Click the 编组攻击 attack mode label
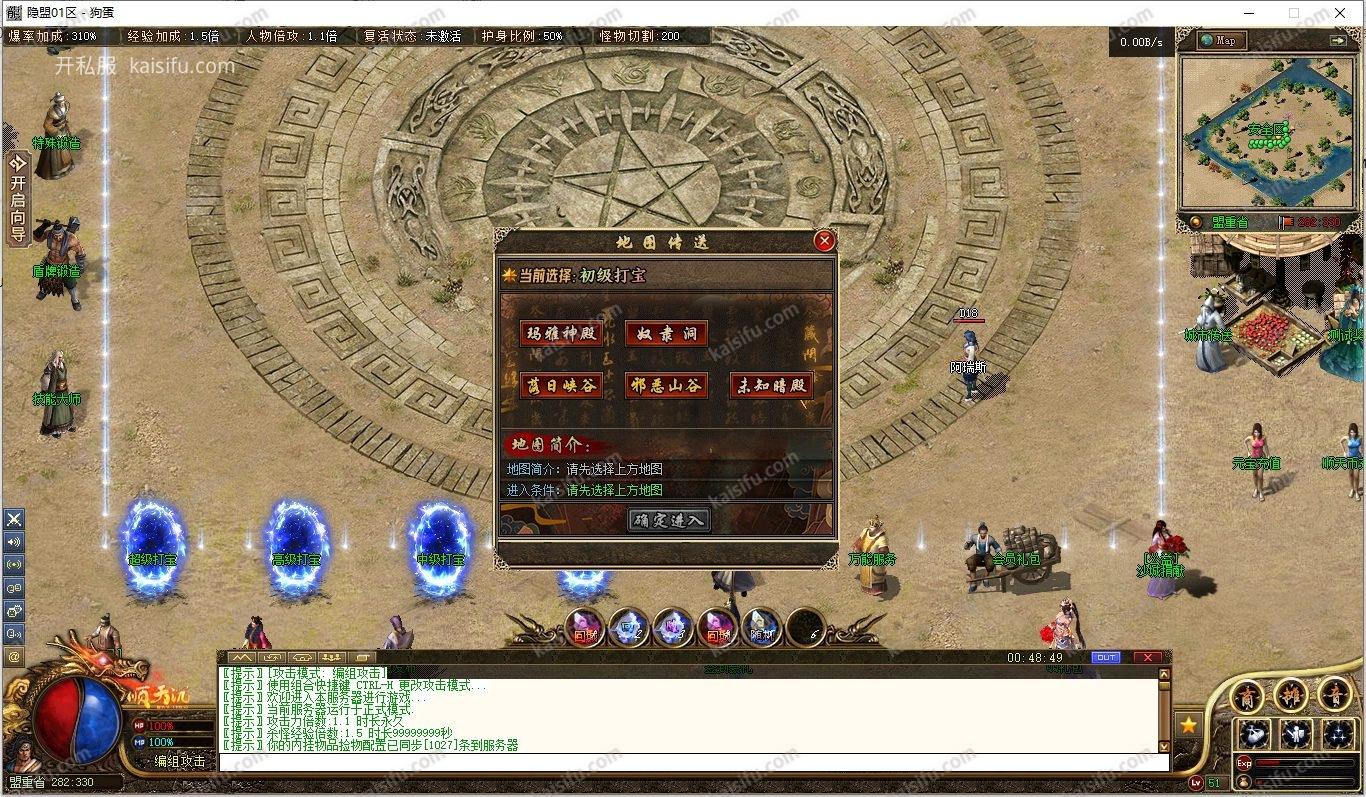This screenshot has width=1366, height=797. point(180,762)
